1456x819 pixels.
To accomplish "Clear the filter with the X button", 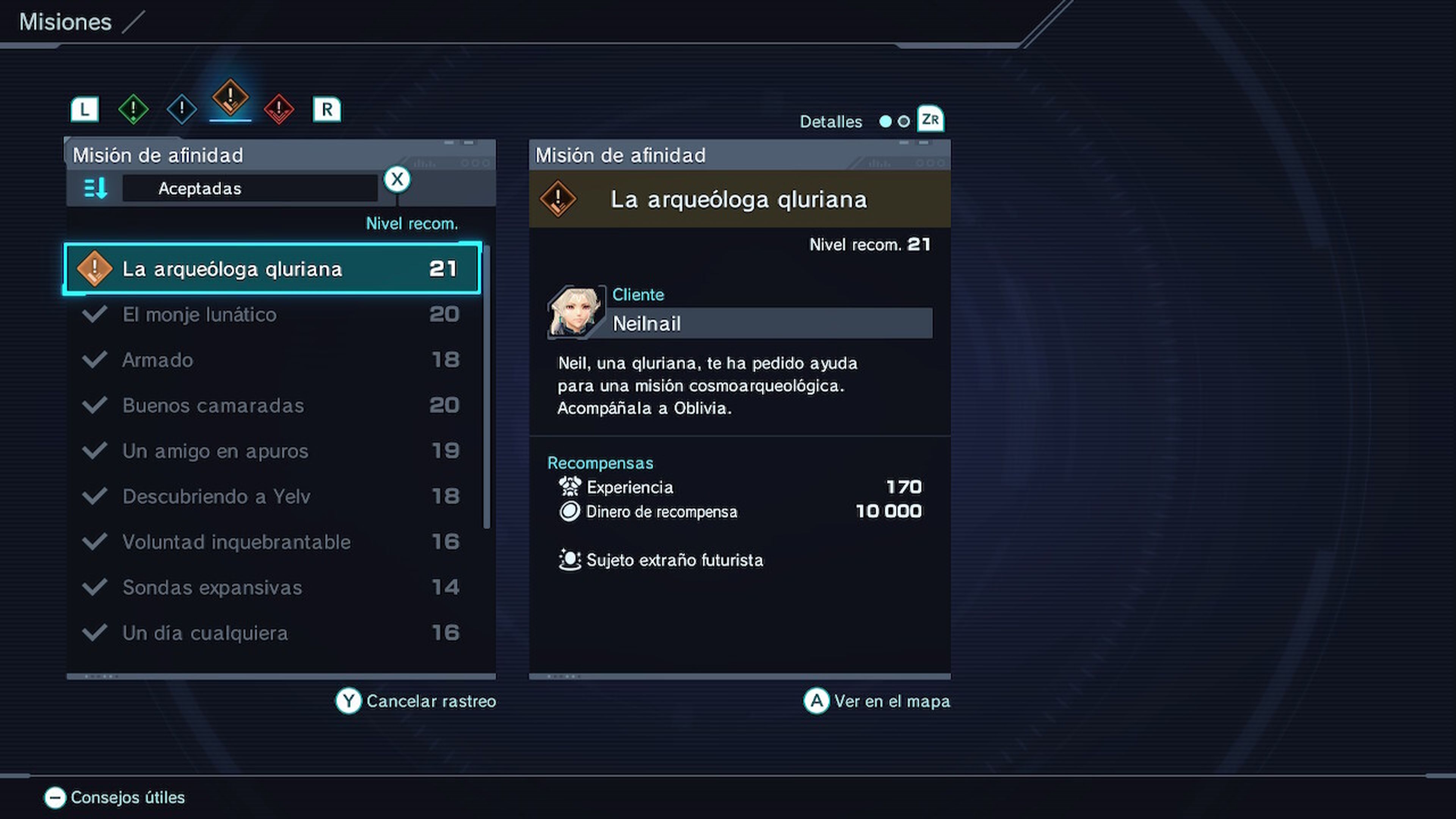I will 397,179.
